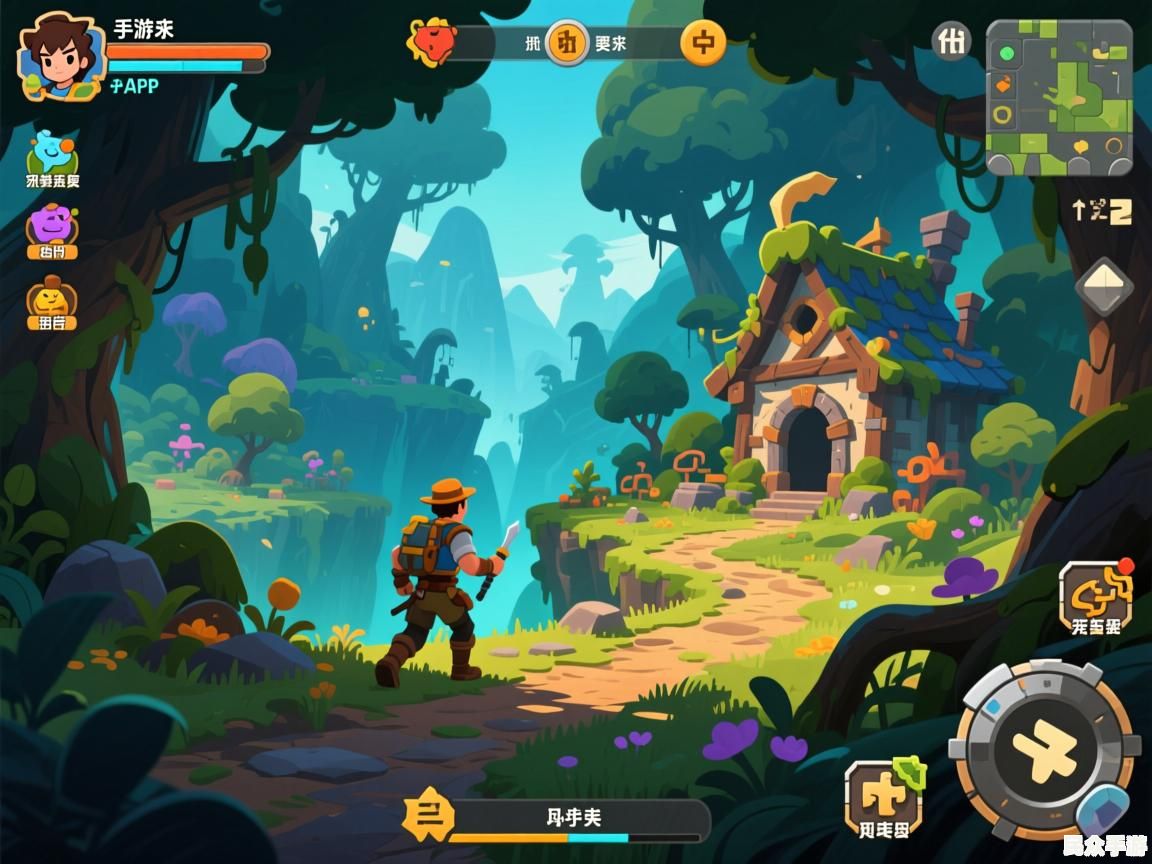Open the purple monster icon menu
Image resolution: width=1152 pixels, height=864 pixels.
pyautogui.click(x=52, y=226)
